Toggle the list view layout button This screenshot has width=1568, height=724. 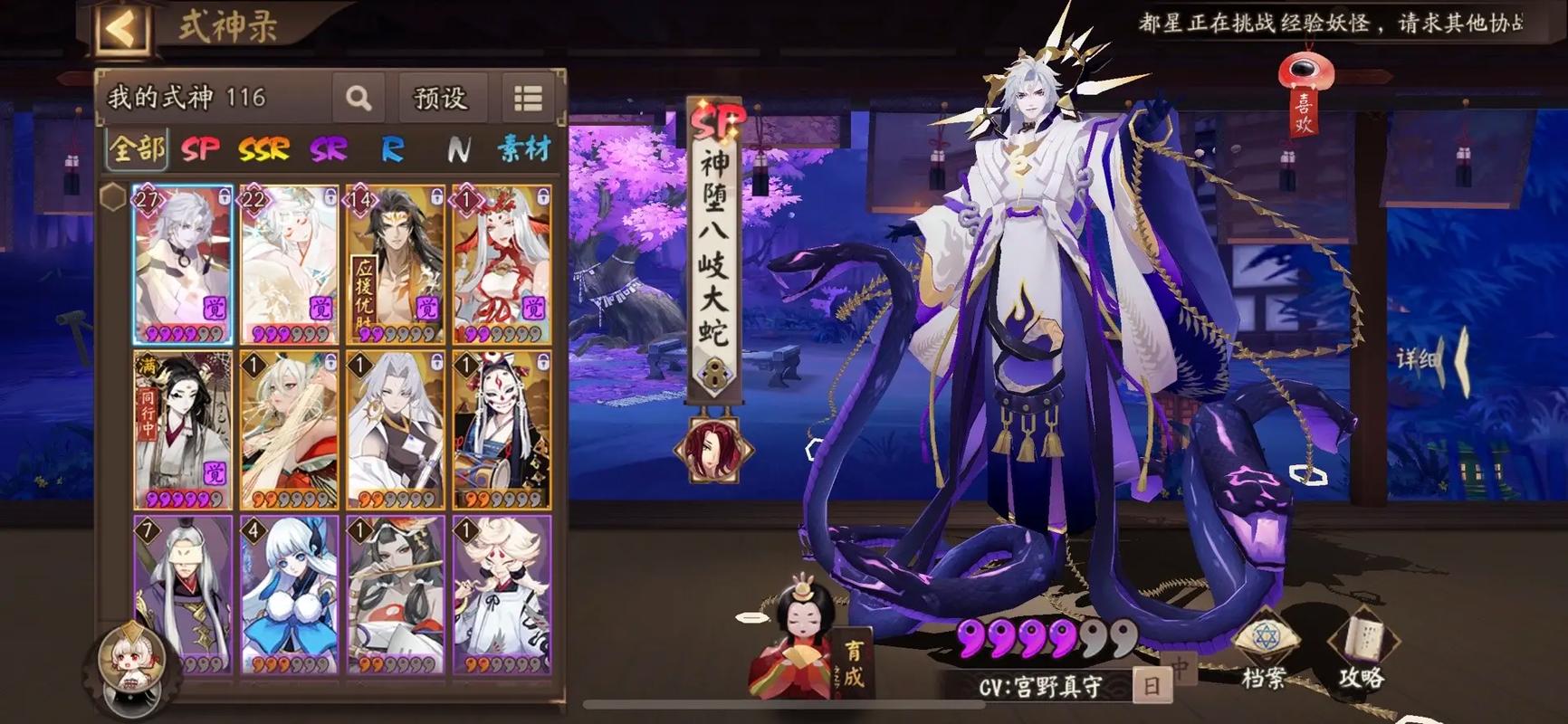click(x=528, y=98)
